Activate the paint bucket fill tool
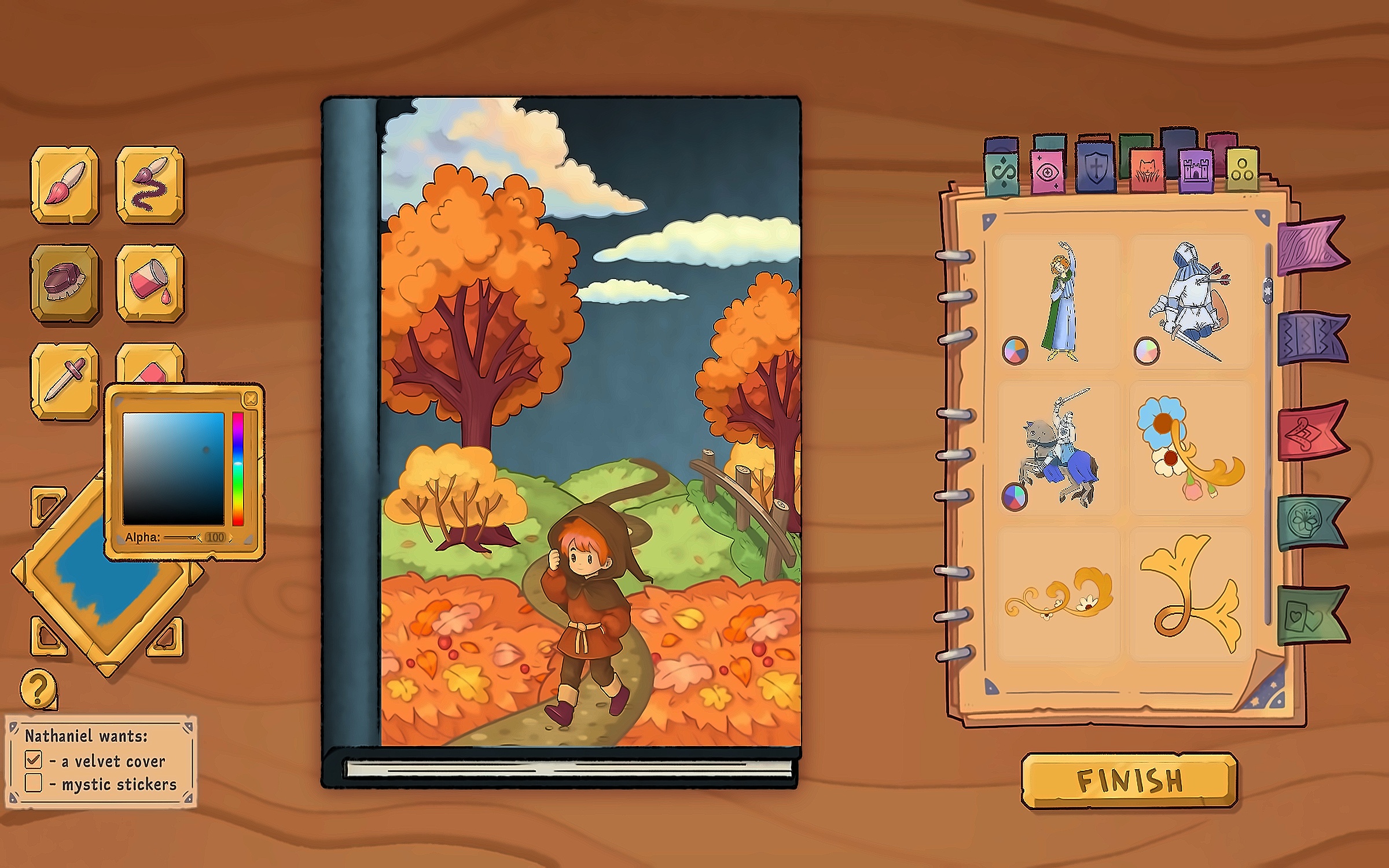Viewport: 1389px width, 868px height. coord(150,282)
